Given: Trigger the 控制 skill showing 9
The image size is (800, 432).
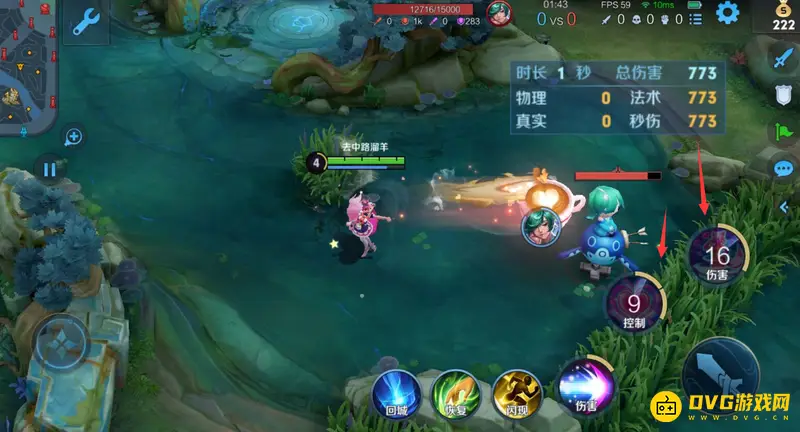Looking at the screenshot, I should click(x=634, y=301).
